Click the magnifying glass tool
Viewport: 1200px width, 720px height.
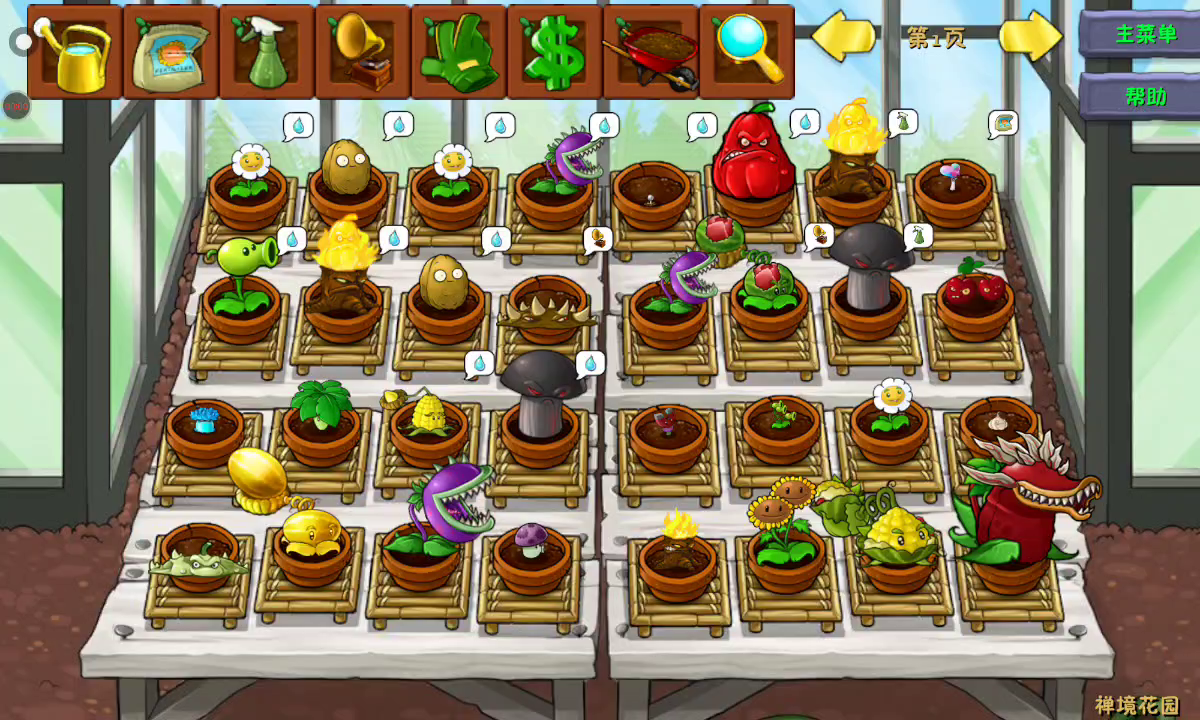point(747,52)
